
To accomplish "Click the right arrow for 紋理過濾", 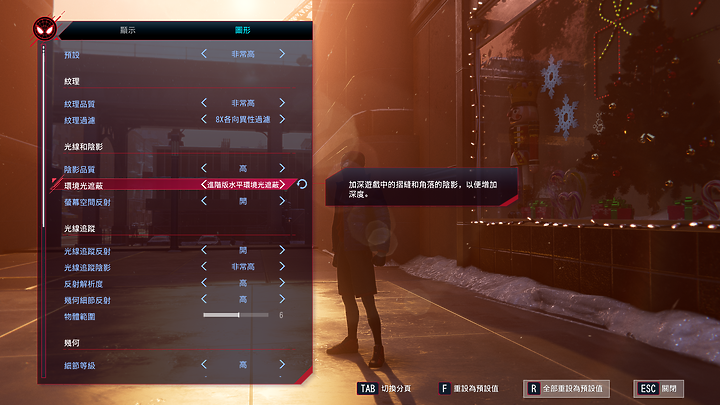I will (x=282, y=120).
